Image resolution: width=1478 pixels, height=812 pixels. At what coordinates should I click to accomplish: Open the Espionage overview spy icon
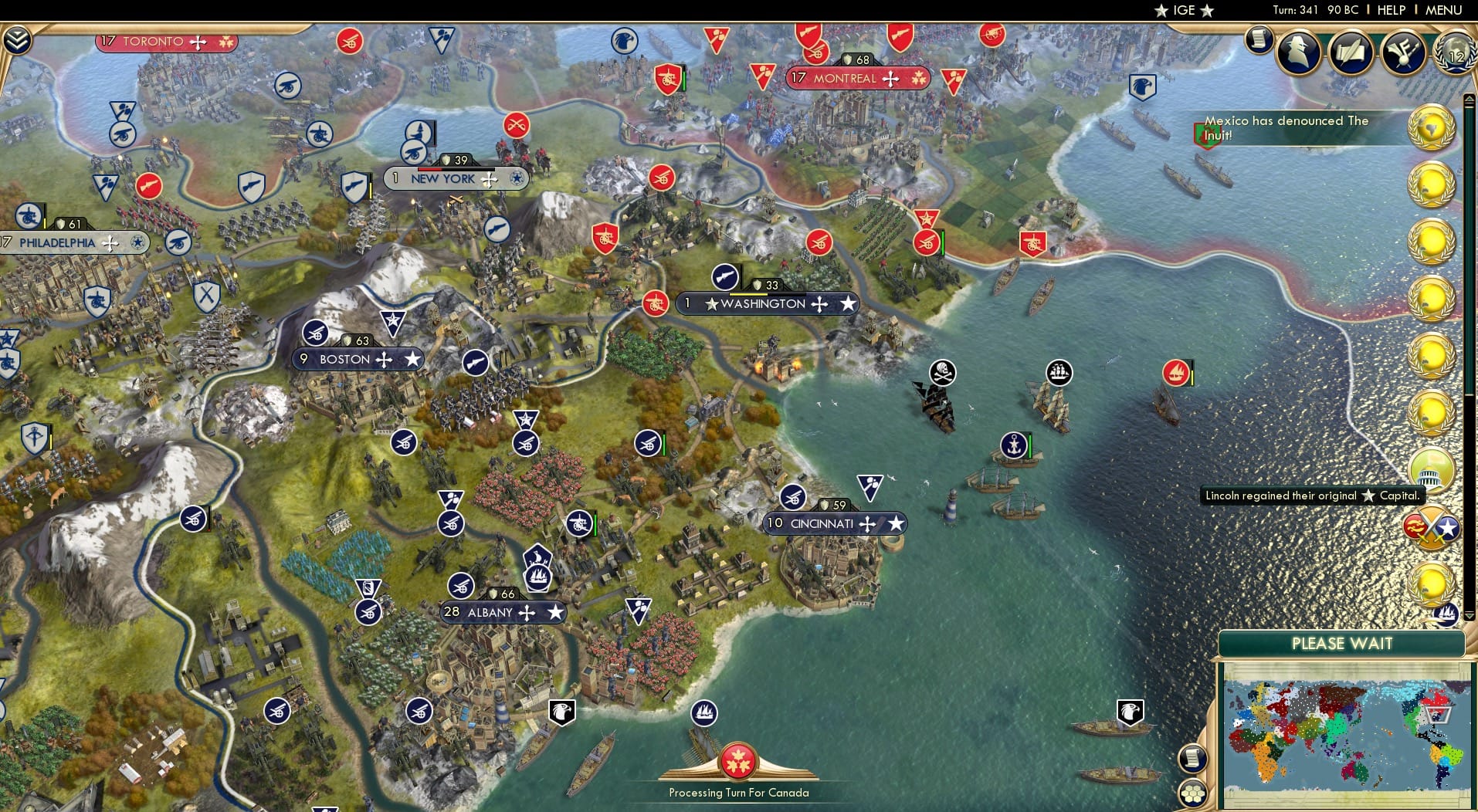coord(1299,54)
